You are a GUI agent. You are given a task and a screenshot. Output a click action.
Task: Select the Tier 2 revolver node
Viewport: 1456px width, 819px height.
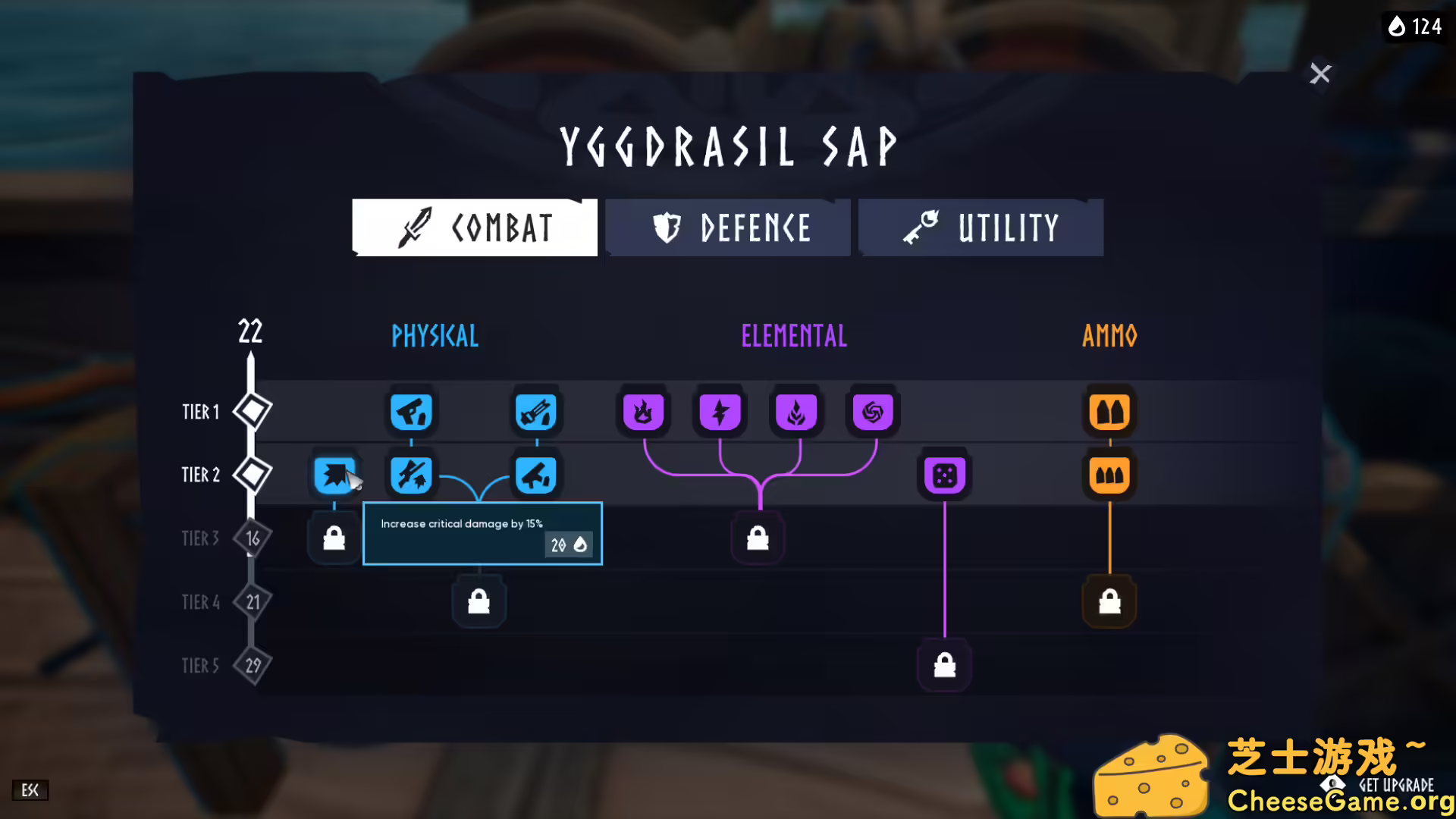[536, 475]
